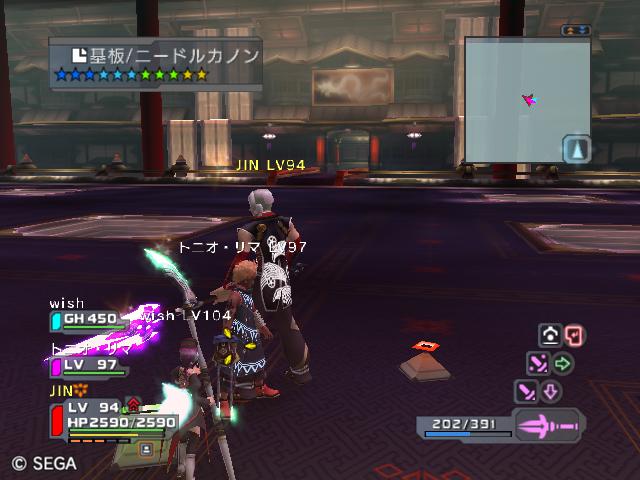Toggle the small orange-blue indicator above the minimap

pos(576,31)
